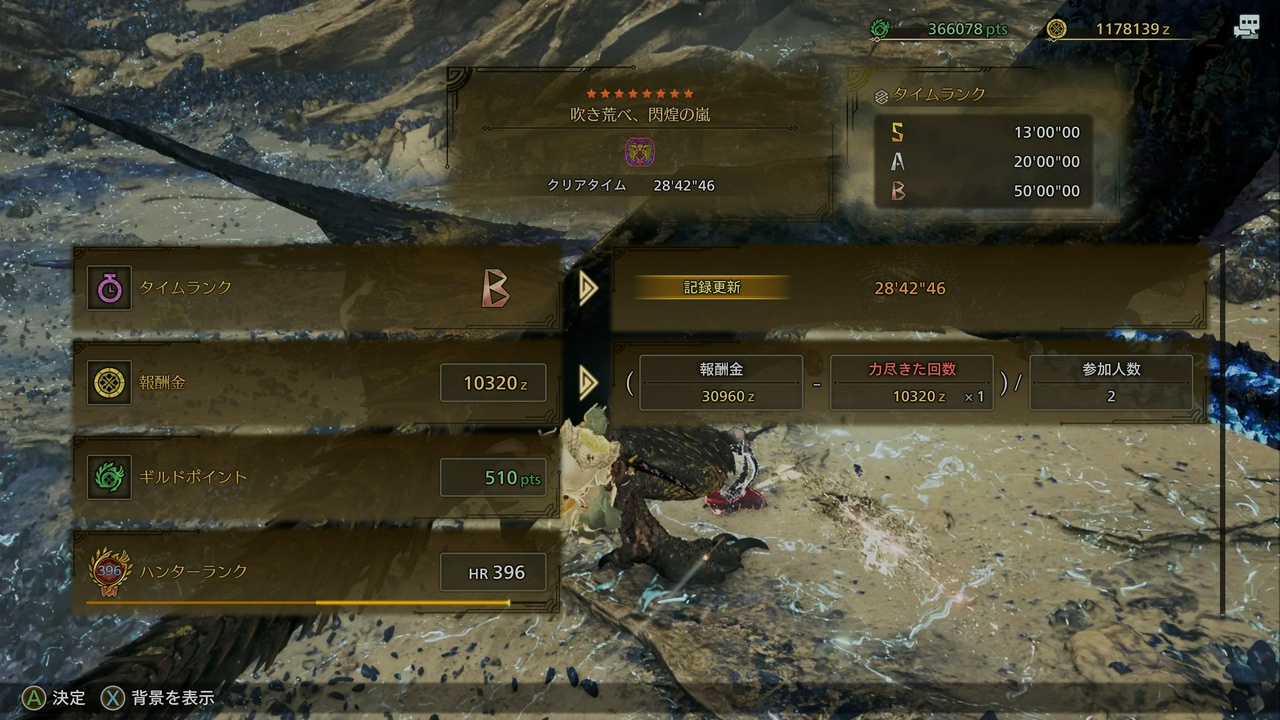Viewport: 1280px width, 720px height.
Task: Select the 報酬金 reward money row
Action: (316, 383)
